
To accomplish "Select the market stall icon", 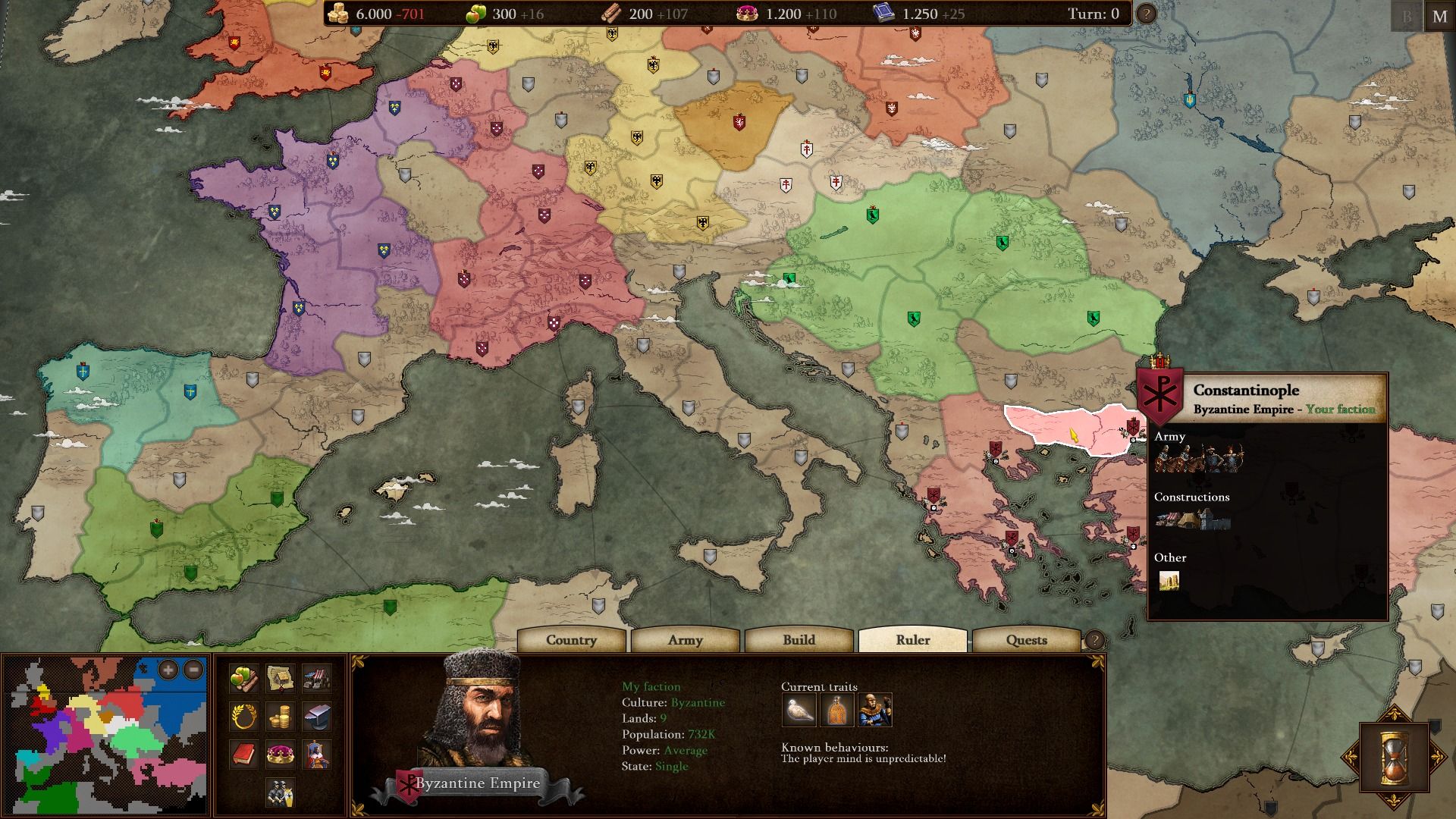I will coord(317,678).
